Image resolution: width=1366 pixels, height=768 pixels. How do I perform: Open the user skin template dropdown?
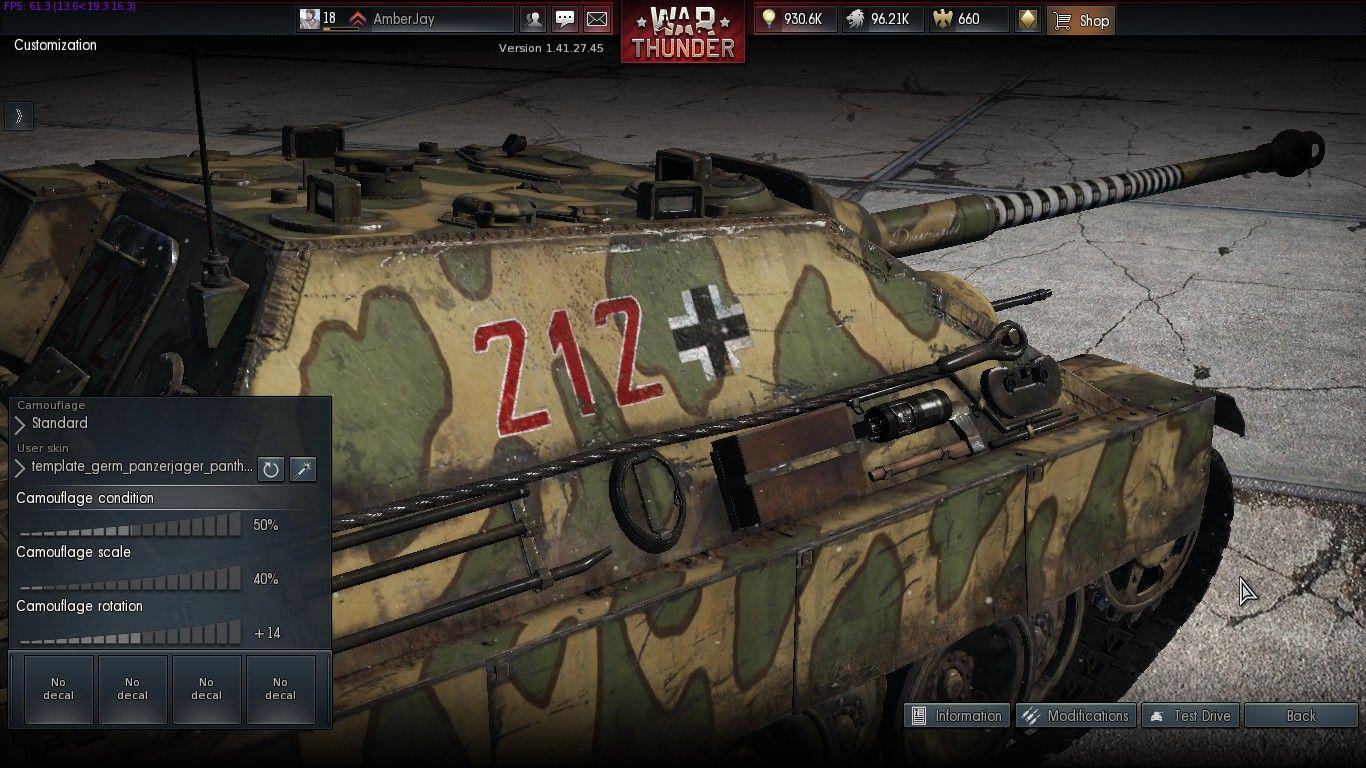pyautogui.click(x=135, y=467)
